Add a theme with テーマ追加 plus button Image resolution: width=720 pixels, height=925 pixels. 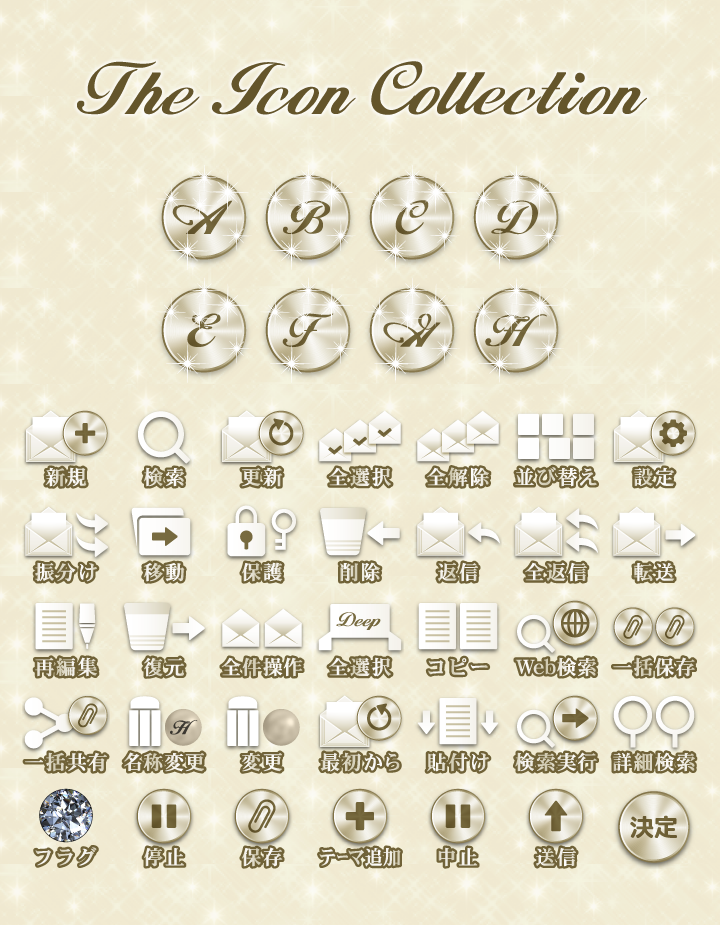pyautogui.click(x=359, y=816)
